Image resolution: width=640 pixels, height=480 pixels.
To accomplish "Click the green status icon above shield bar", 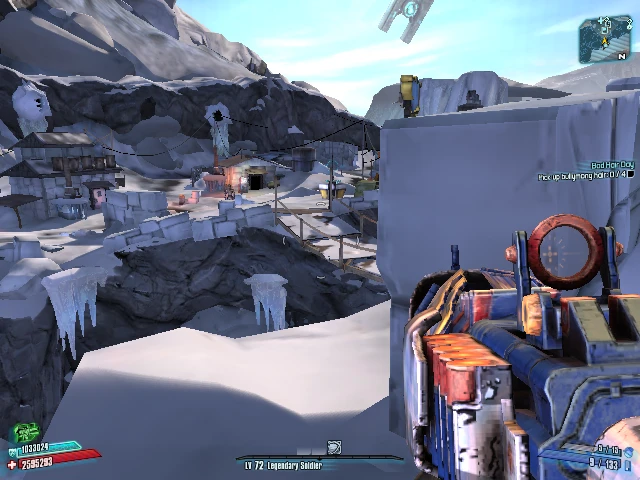I will coord(25,433).
